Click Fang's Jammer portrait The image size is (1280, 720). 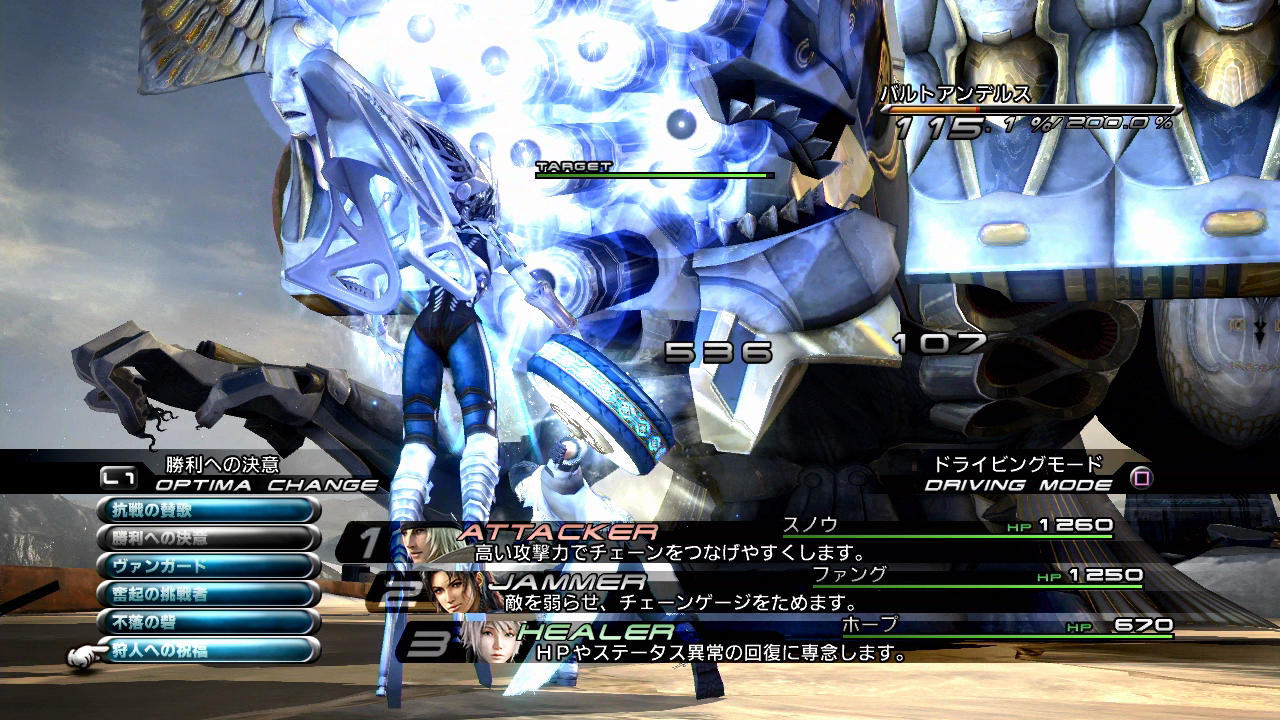coord(456,590)
